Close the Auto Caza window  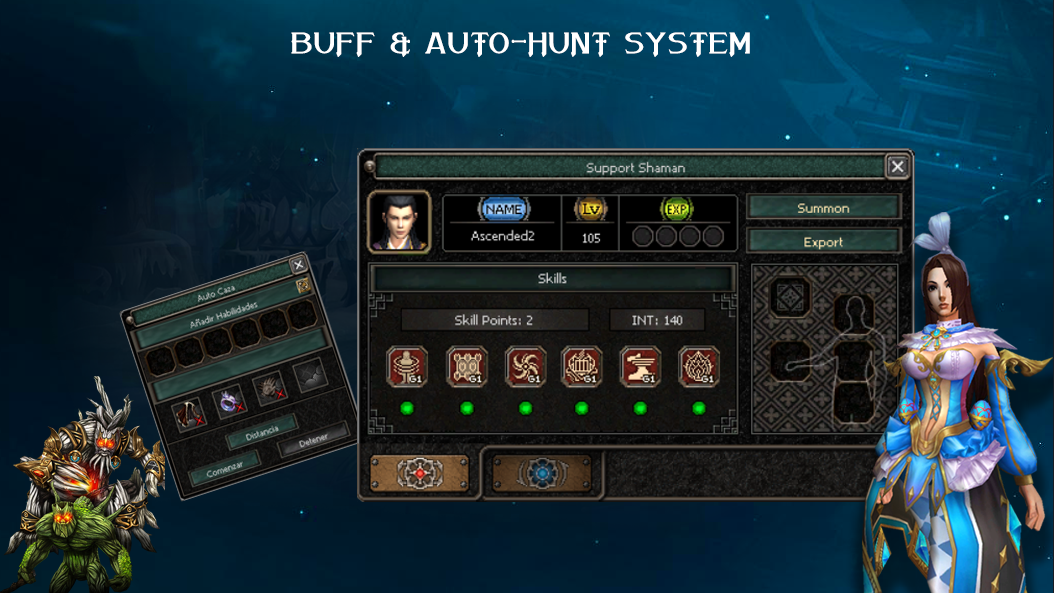point(297,265)
